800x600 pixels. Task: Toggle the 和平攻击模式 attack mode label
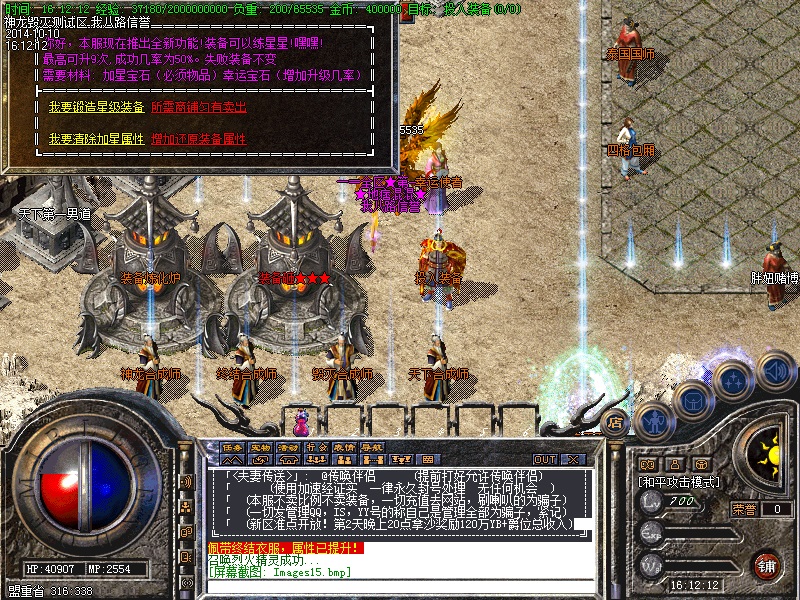[680, 481]
